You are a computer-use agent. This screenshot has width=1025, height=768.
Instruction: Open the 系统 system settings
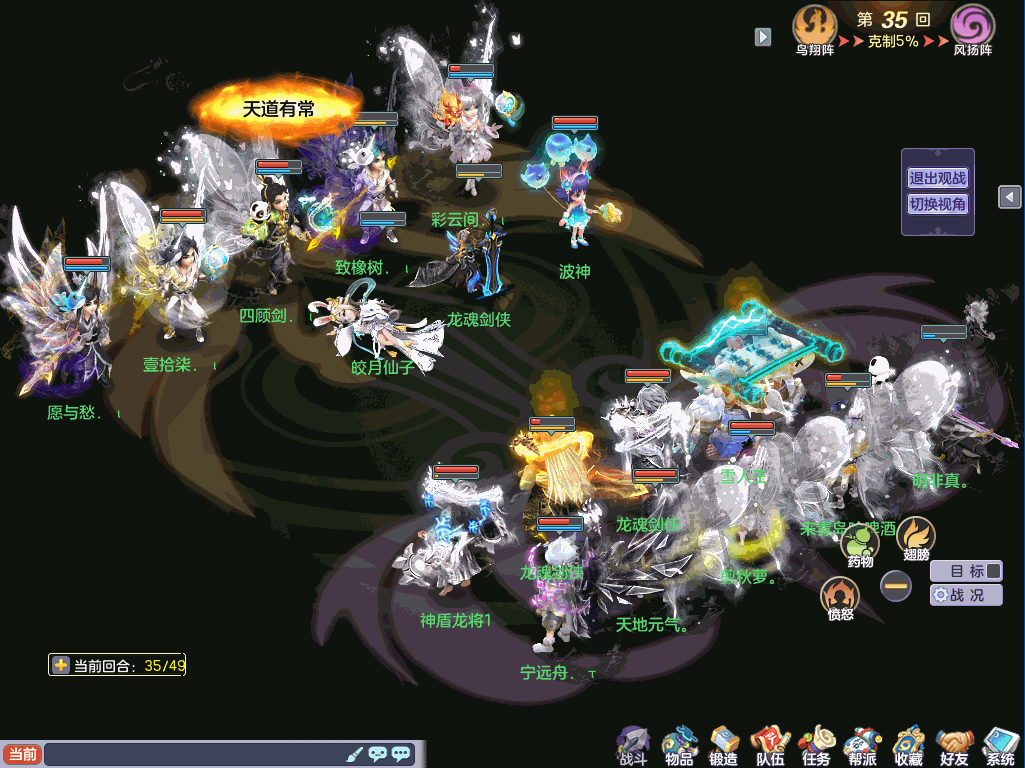999,745
